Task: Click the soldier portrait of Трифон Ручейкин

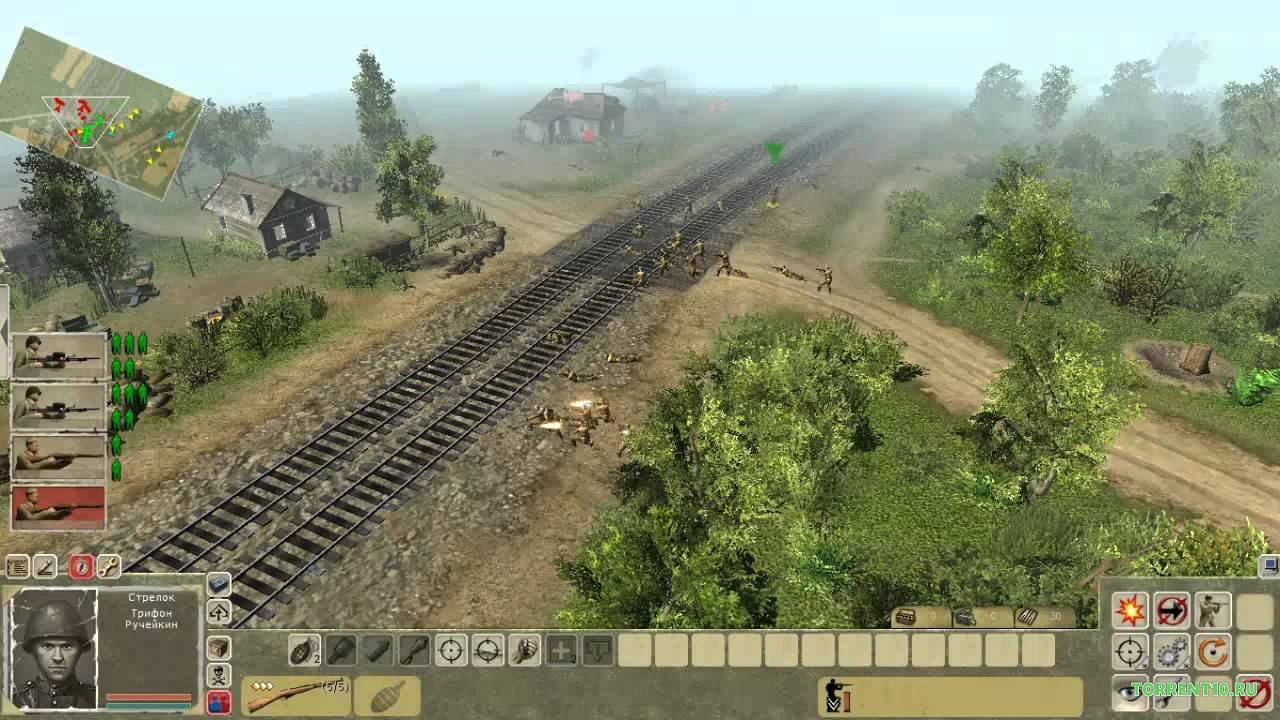Action: 53,649
